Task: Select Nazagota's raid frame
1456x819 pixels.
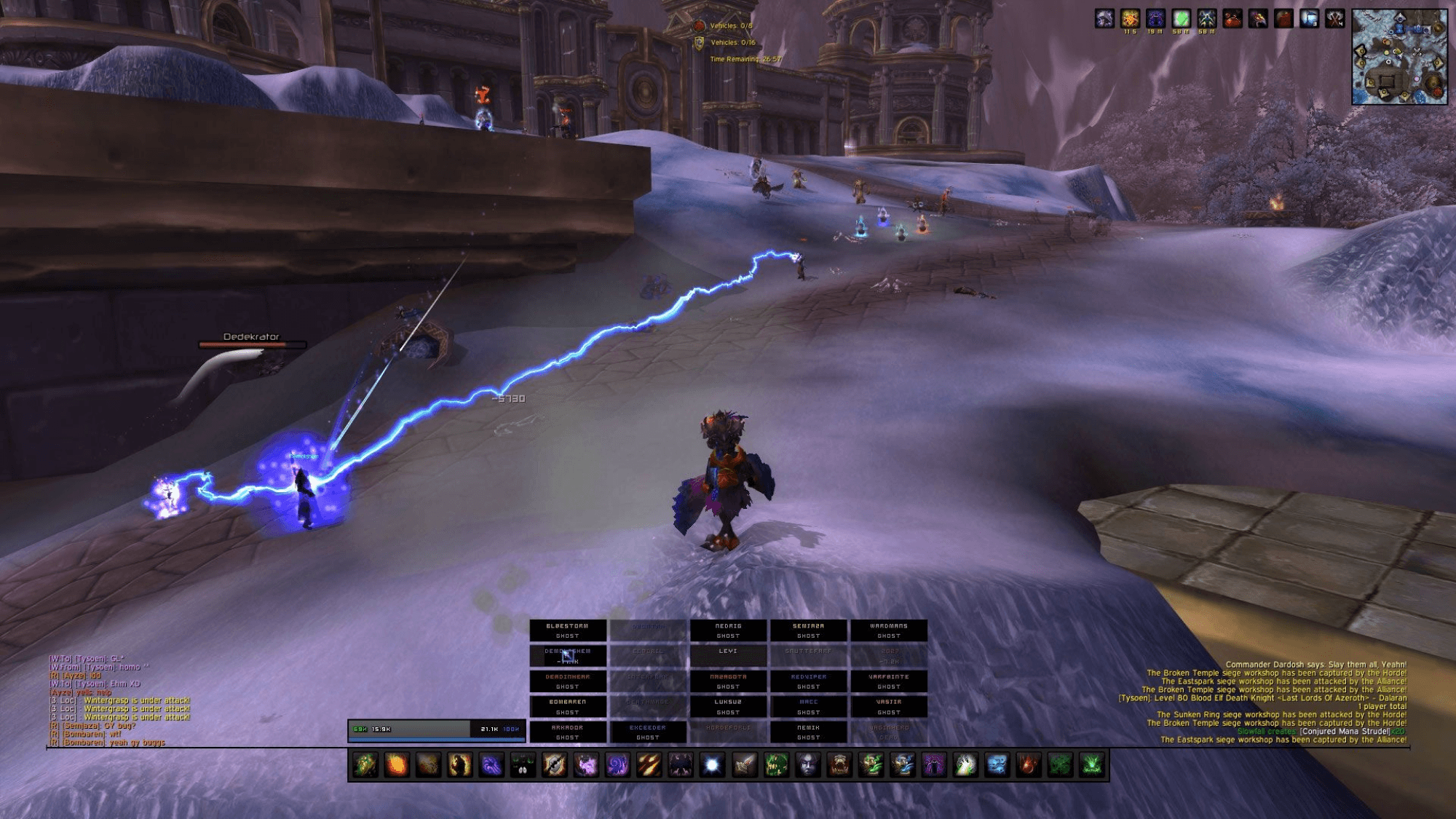Action: pyautogui.click(x=728, y=681)
